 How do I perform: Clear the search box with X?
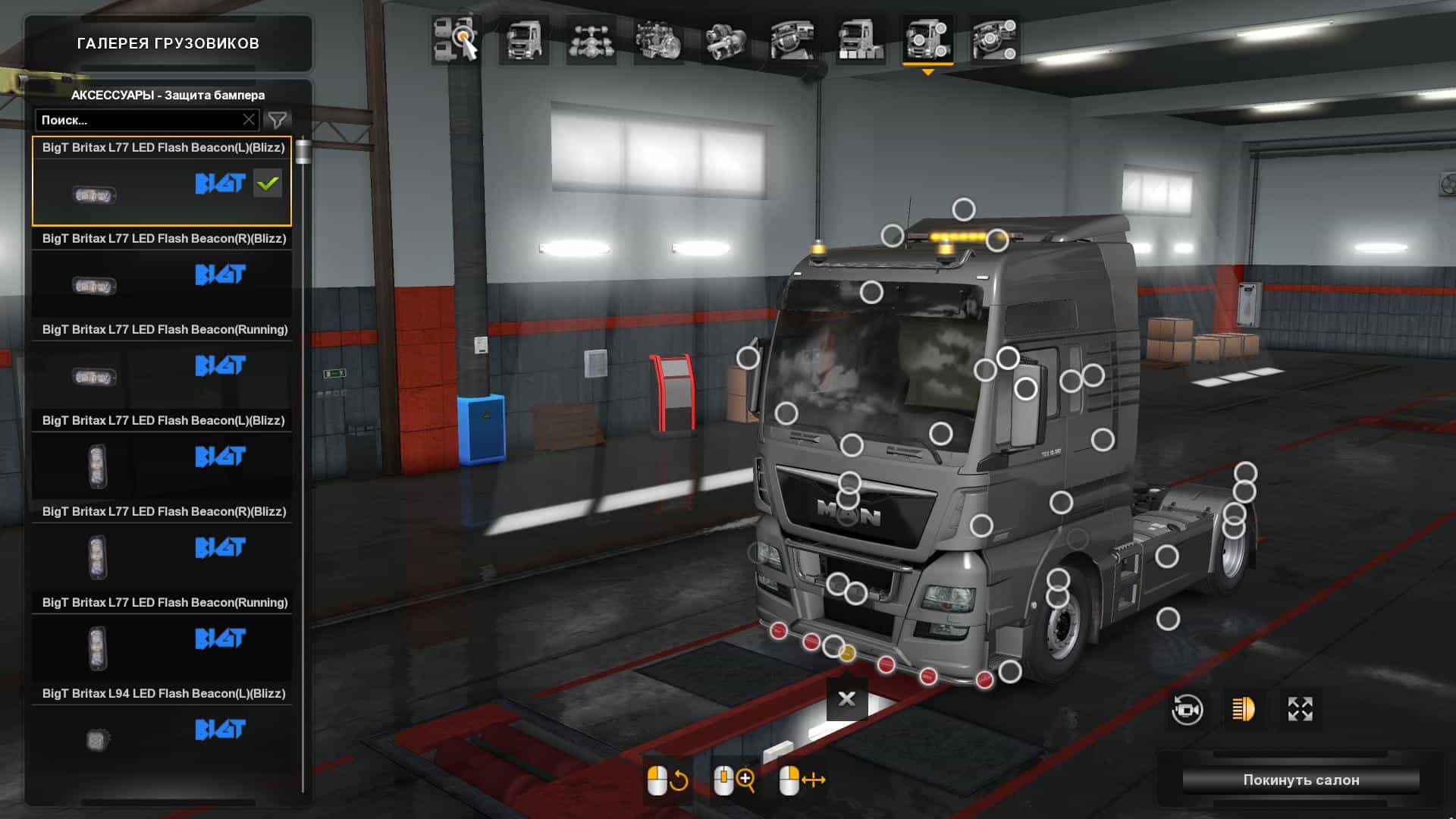[x=249, y=120]
